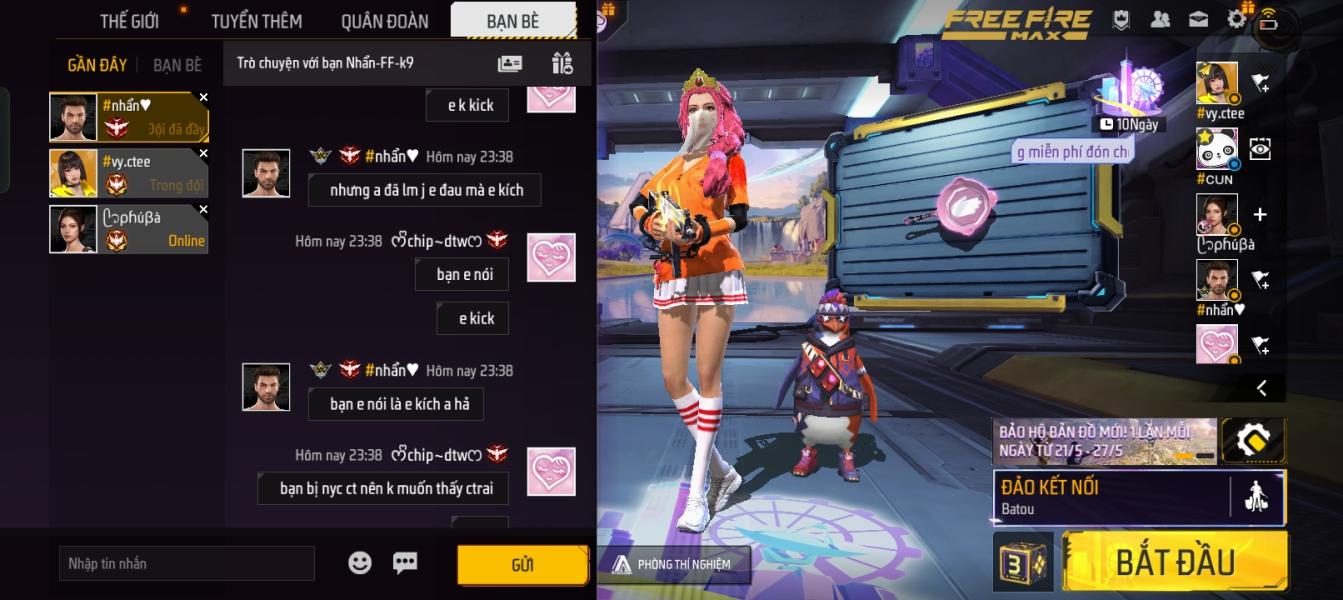Send the message with GỬI
The width and height of the screenshot is (1343, 600).
click(522, 565)
